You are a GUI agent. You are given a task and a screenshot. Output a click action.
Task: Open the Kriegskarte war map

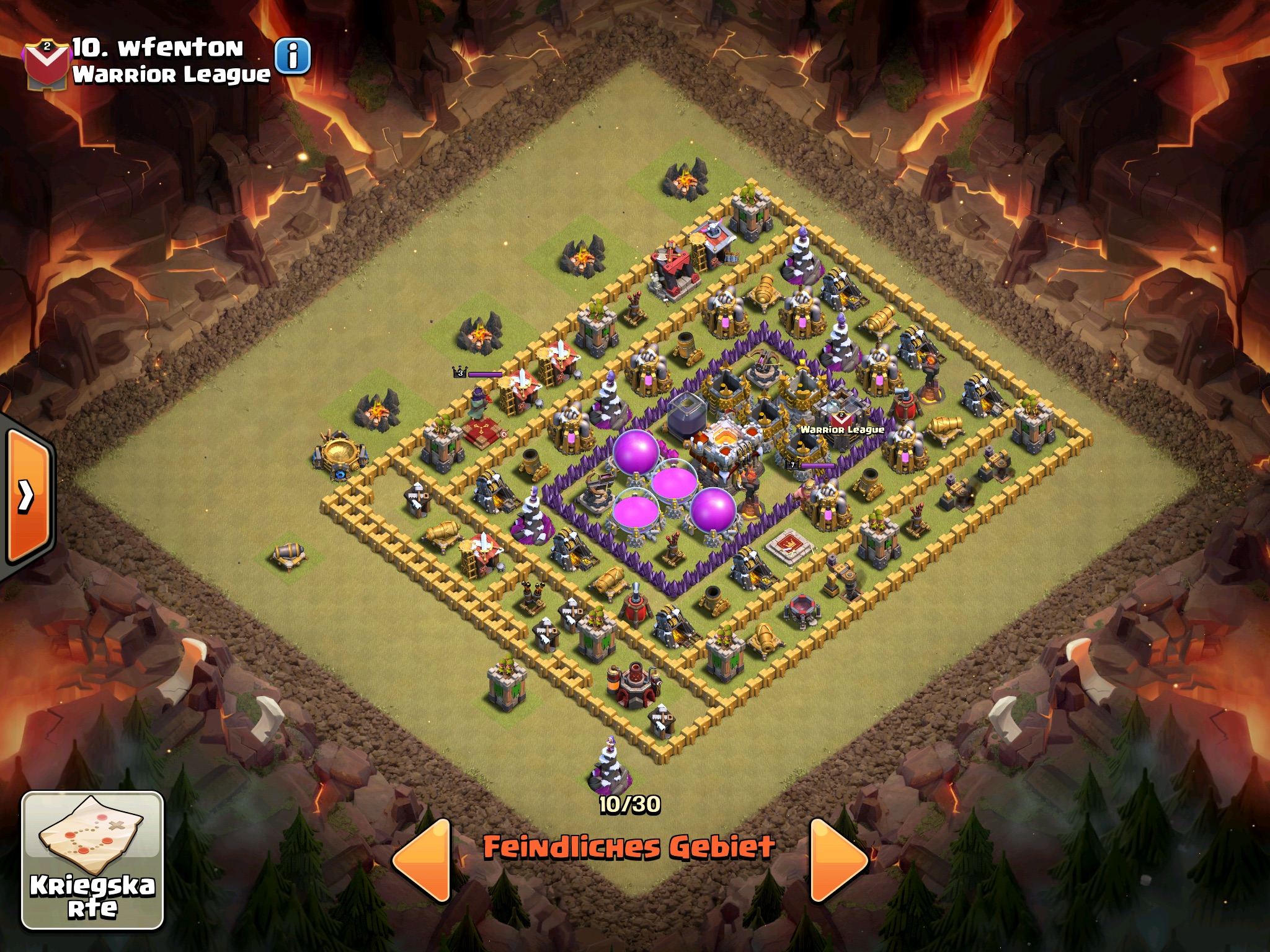pos(93,860)
